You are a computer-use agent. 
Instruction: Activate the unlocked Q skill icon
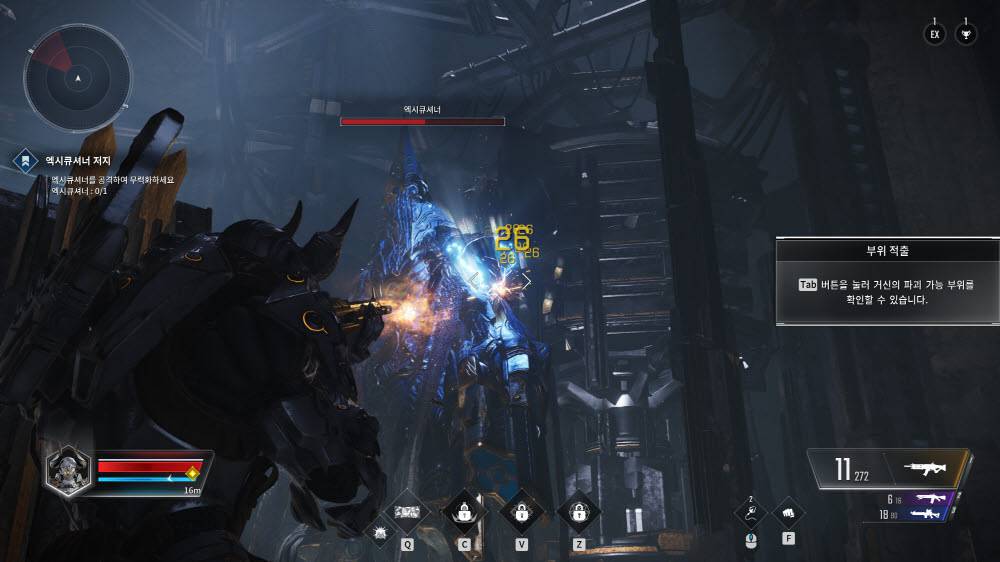coord(408,513)
